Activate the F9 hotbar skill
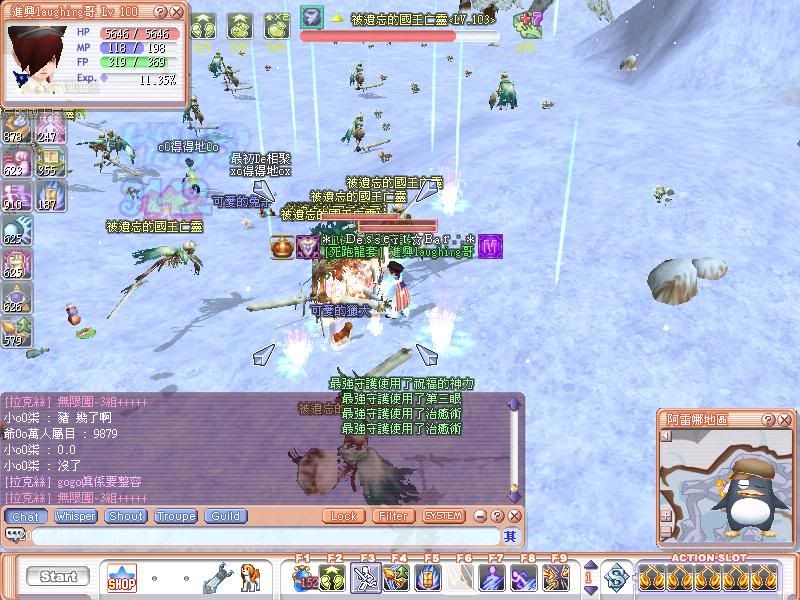800x600 pixels. tap(556, 578)
